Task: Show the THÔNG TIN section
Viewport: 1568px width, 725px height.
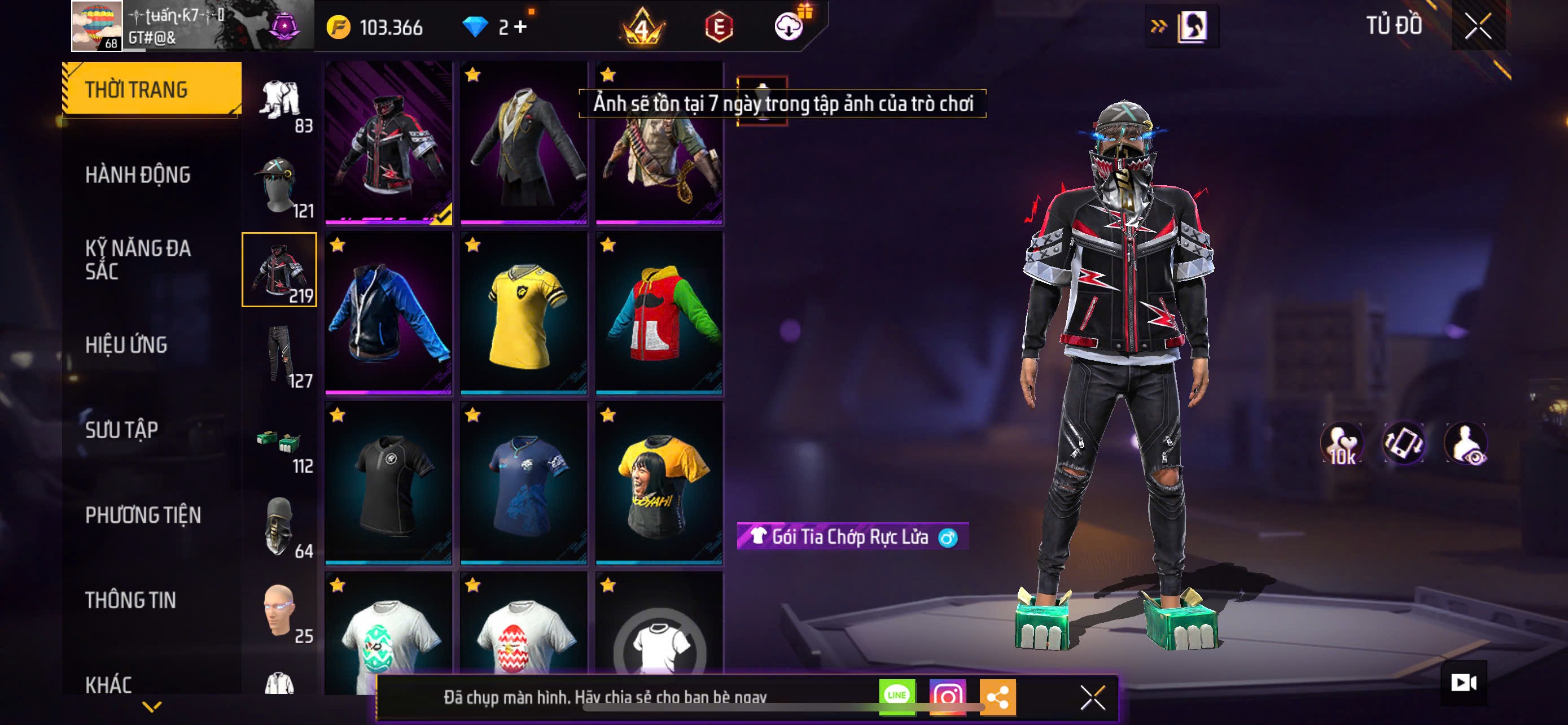Action: 130,601
